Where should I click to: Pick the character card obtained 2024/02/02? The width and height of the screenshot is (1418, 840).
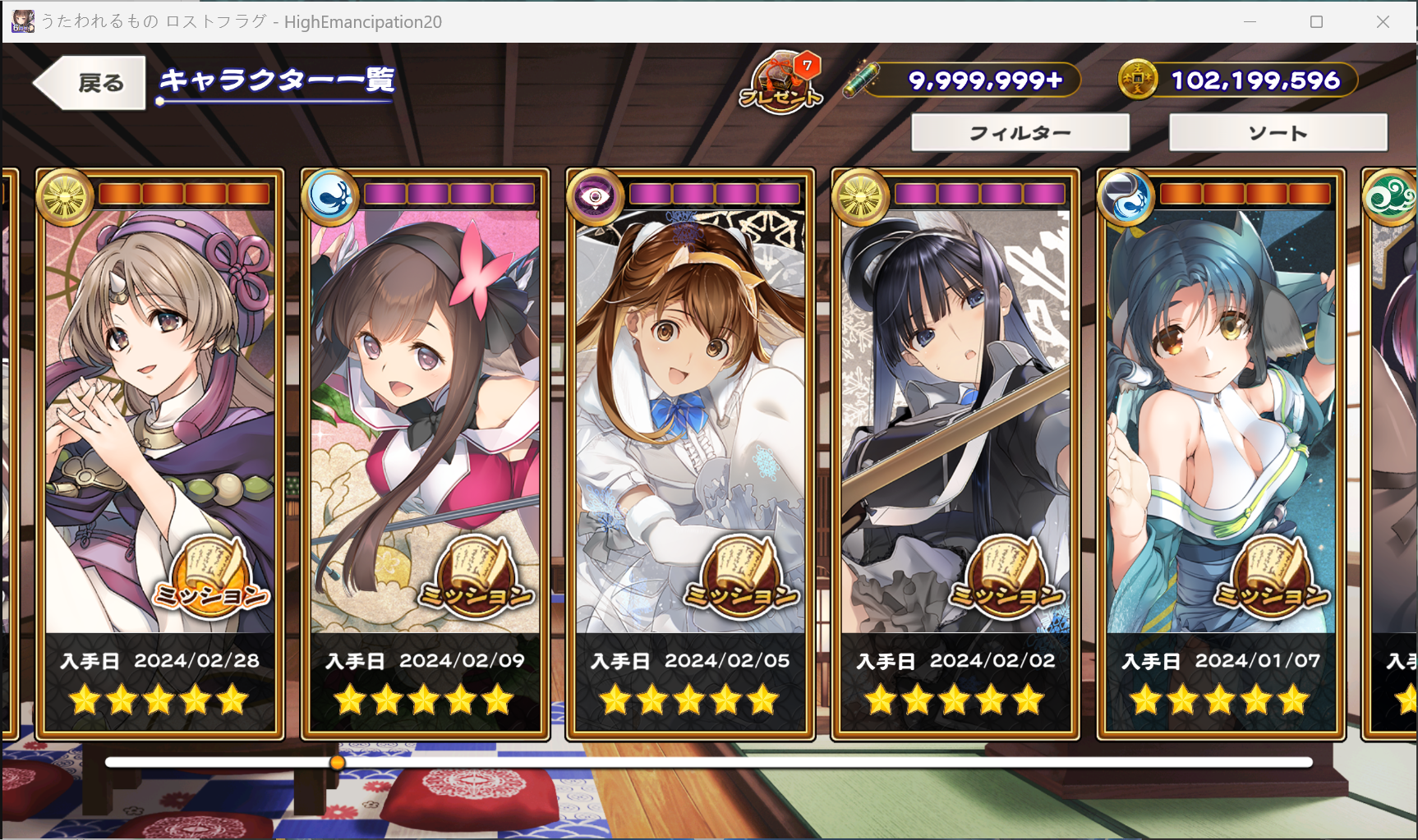click(955, 394)
